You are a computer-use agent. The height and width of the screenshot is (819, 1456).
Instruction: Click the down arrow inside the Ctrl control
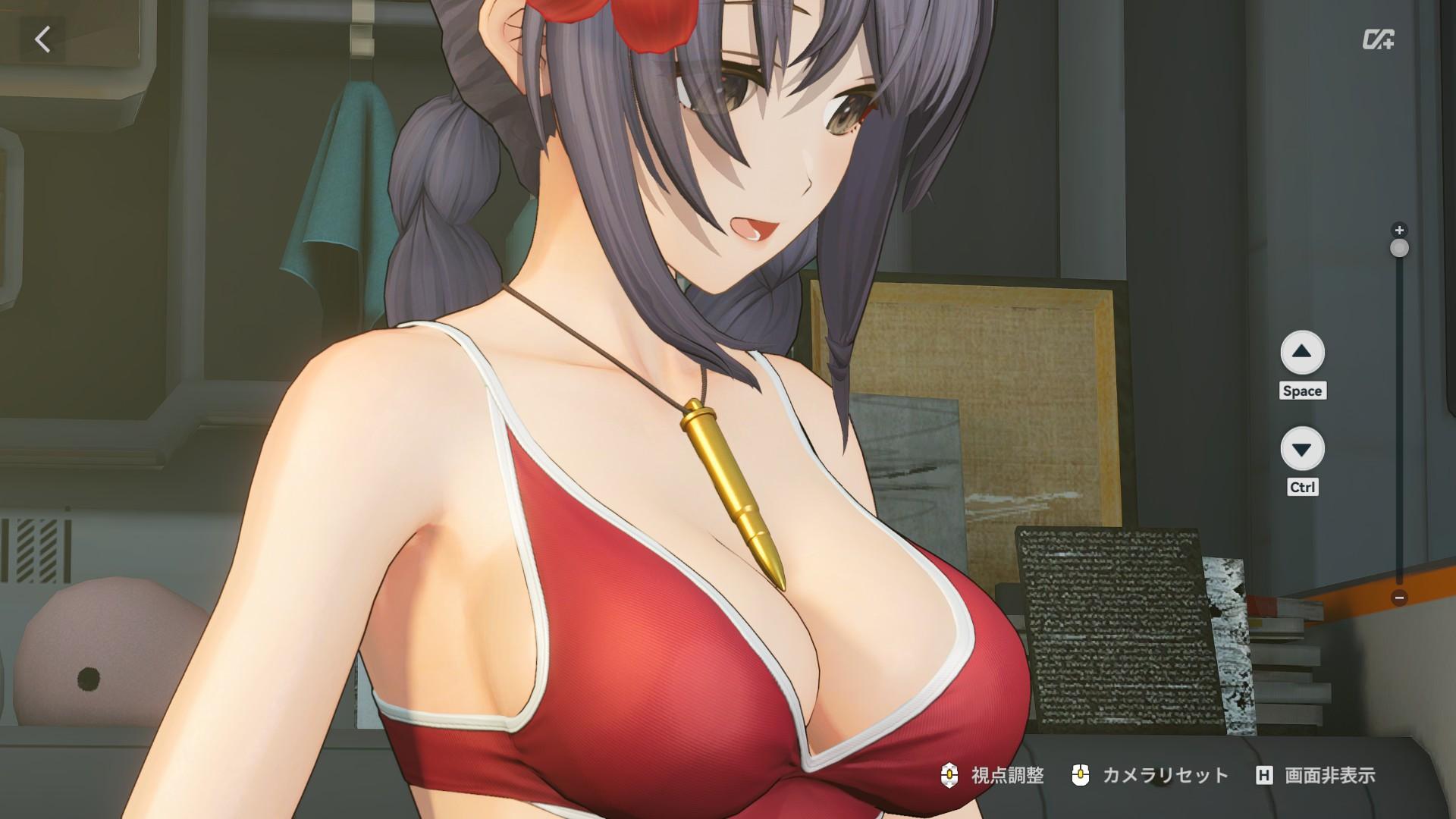point(1303,450)
